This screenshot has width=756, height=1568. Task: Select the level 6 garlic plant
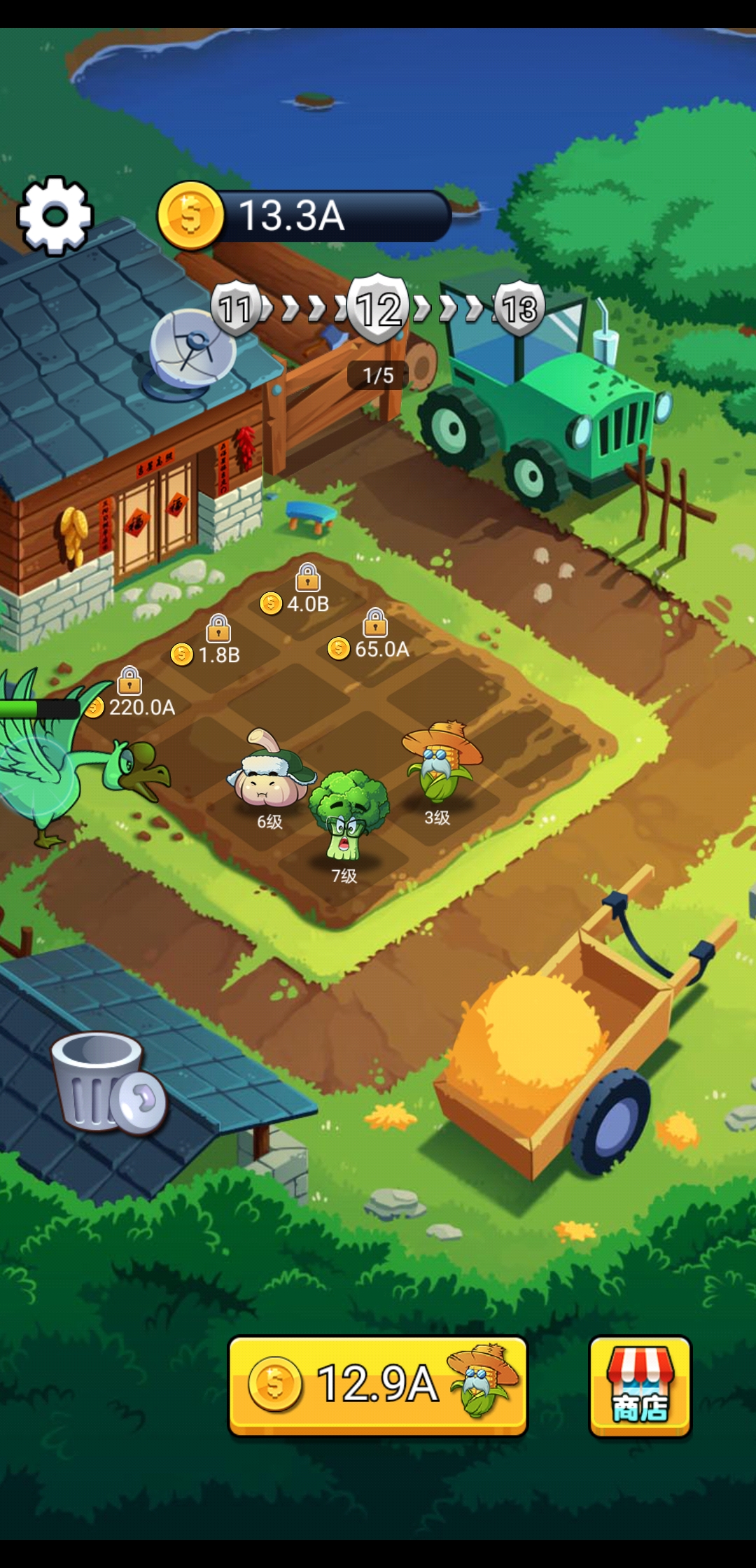pyautogui.click(x=269, y=773)
